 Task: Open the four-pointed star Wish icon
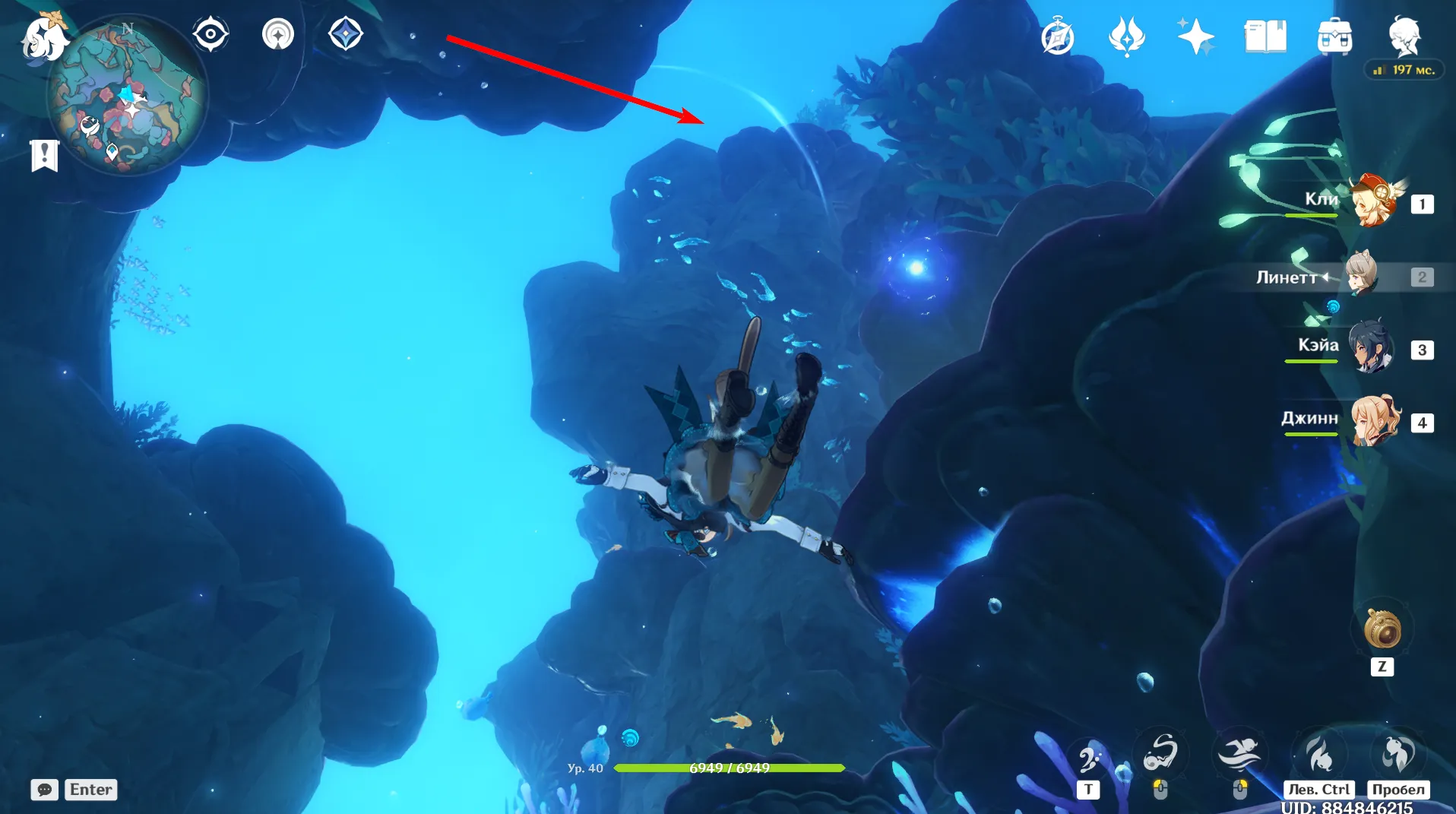click(x=1195, y=36)
